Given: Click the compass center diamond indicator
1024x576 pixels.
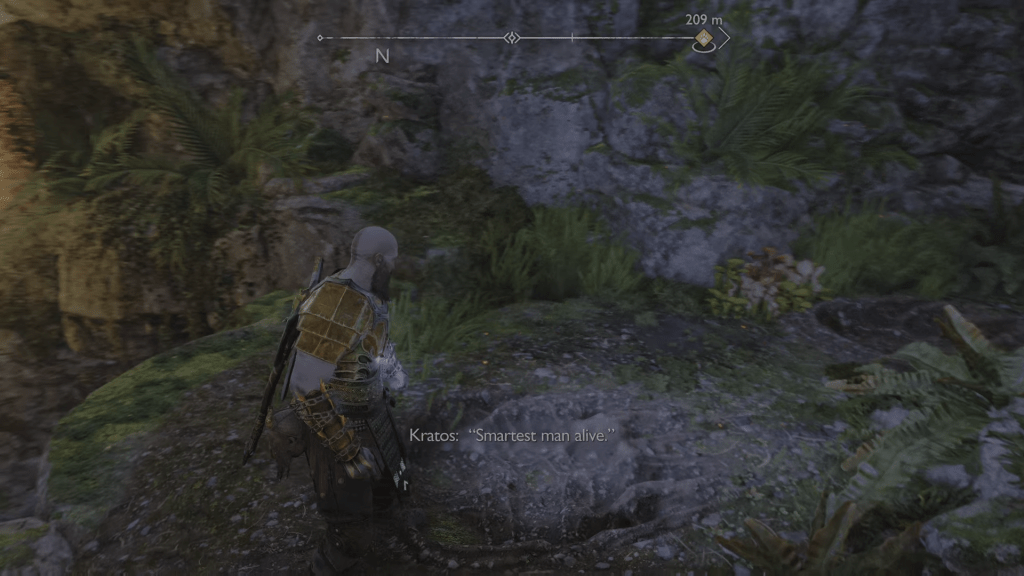Looking at the screenshot, I should [x=511, y=38].
